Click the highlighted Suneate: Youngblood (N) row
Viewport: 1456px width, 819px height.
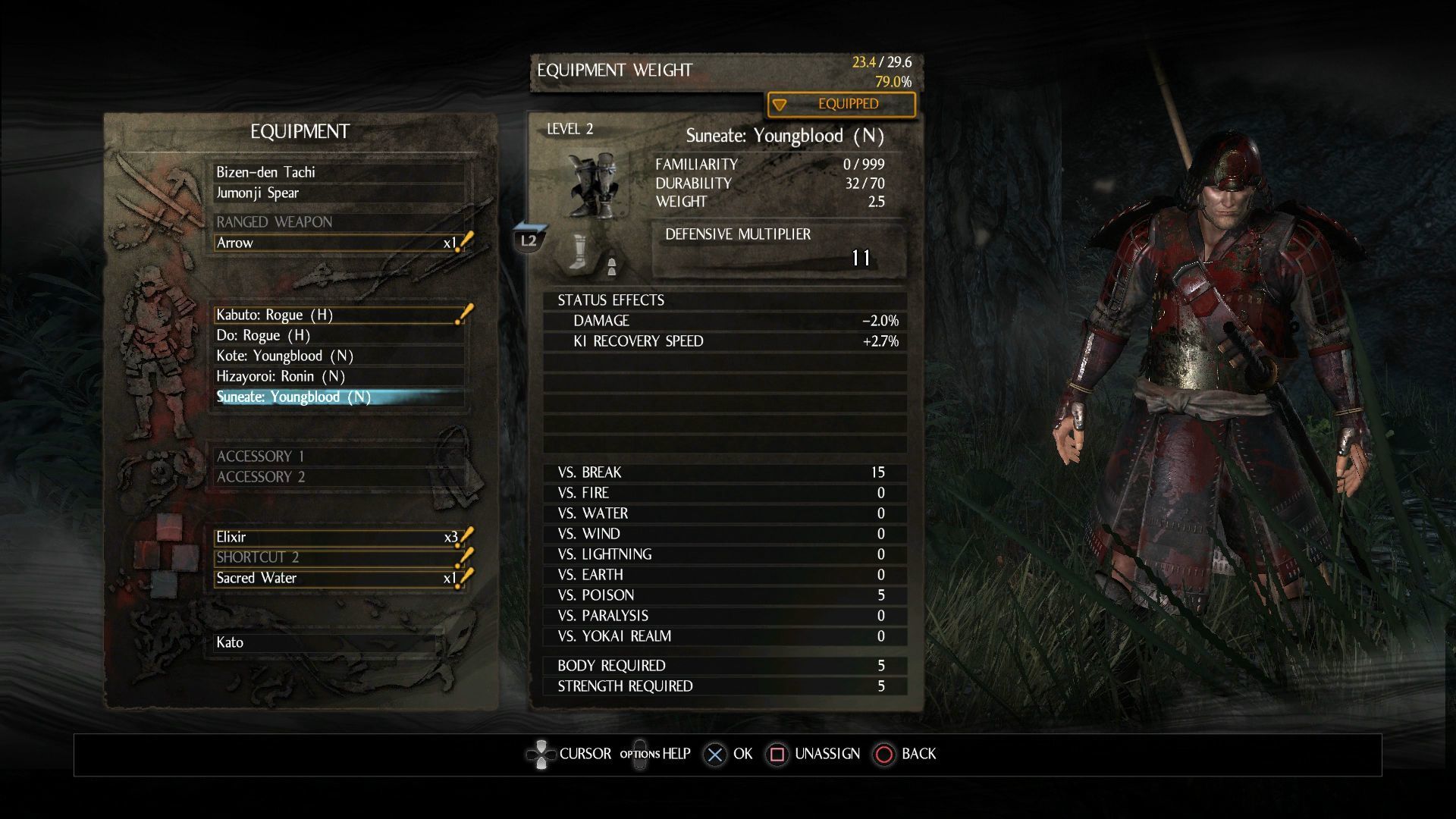339,397
